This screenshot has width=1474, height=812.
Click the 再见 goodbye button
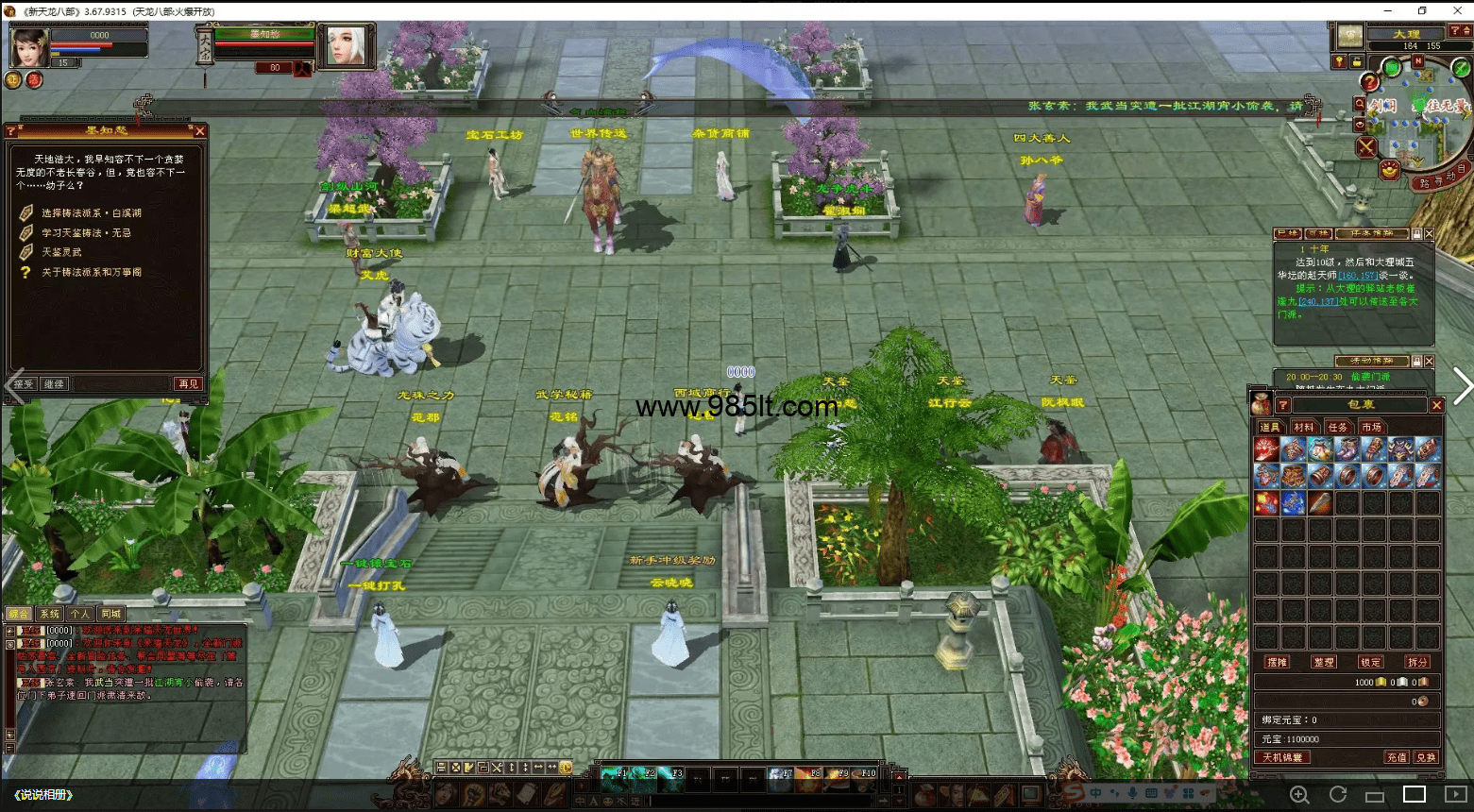[188, 384]
